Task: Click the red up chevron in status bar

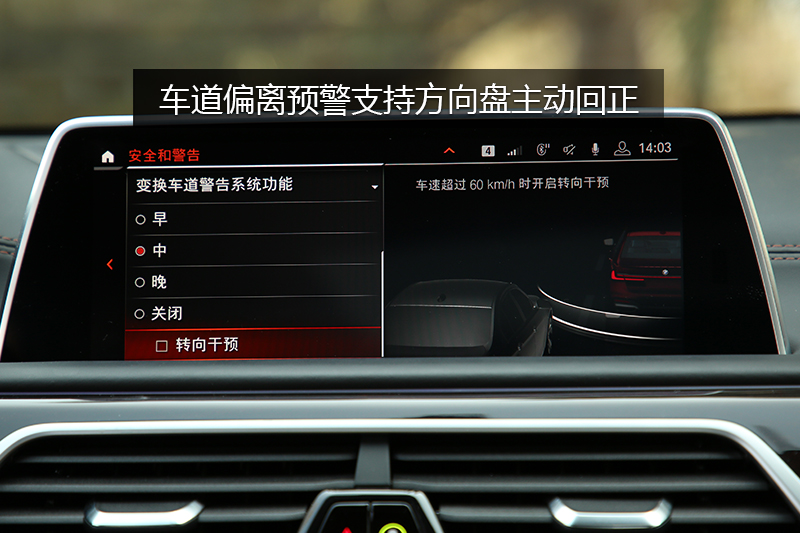Action: [x=449, y=150]
